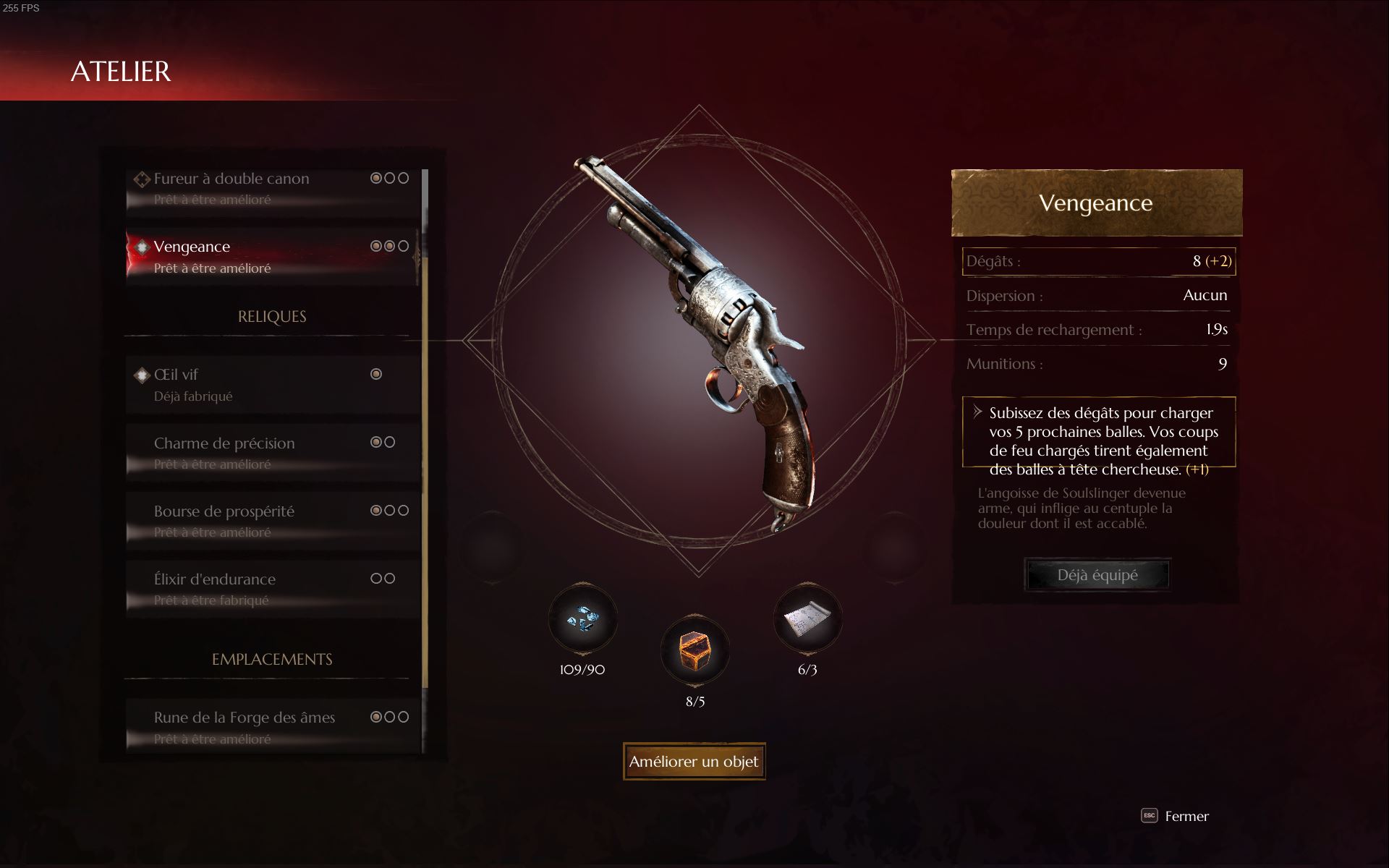Click the glowing orange chest resource icon
1389x868 pixels.
pyautogui.click(x=694, y=650)
